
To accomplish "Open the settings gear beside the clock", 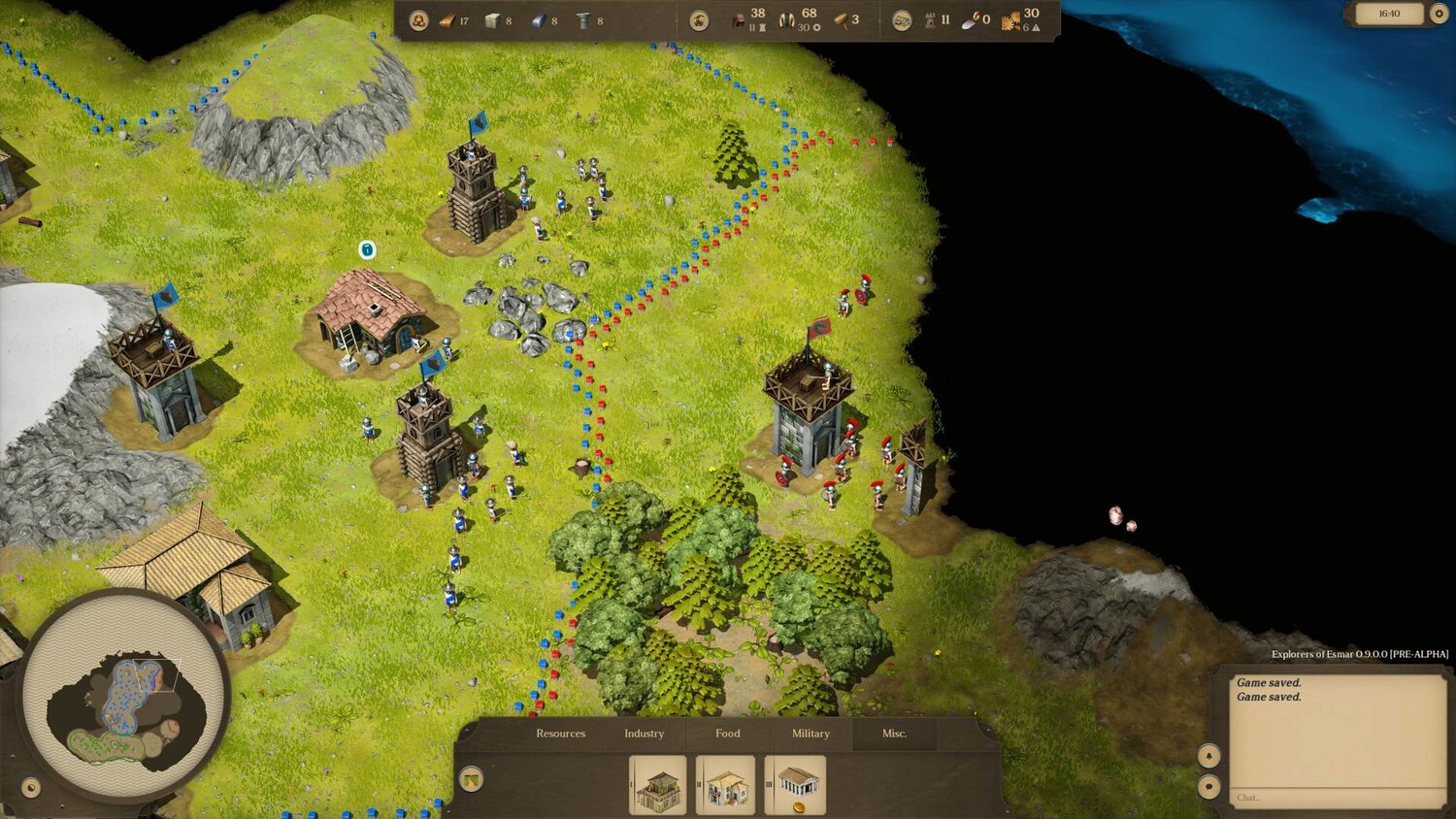I will (1439, 14).
